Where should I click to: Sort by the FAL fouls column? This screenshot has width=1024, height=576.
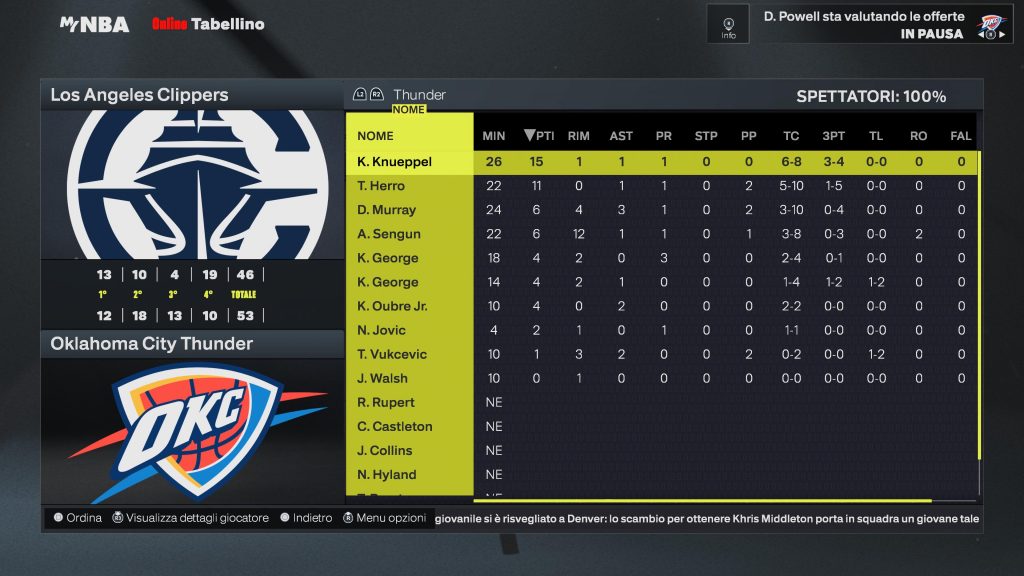point(961,136)
